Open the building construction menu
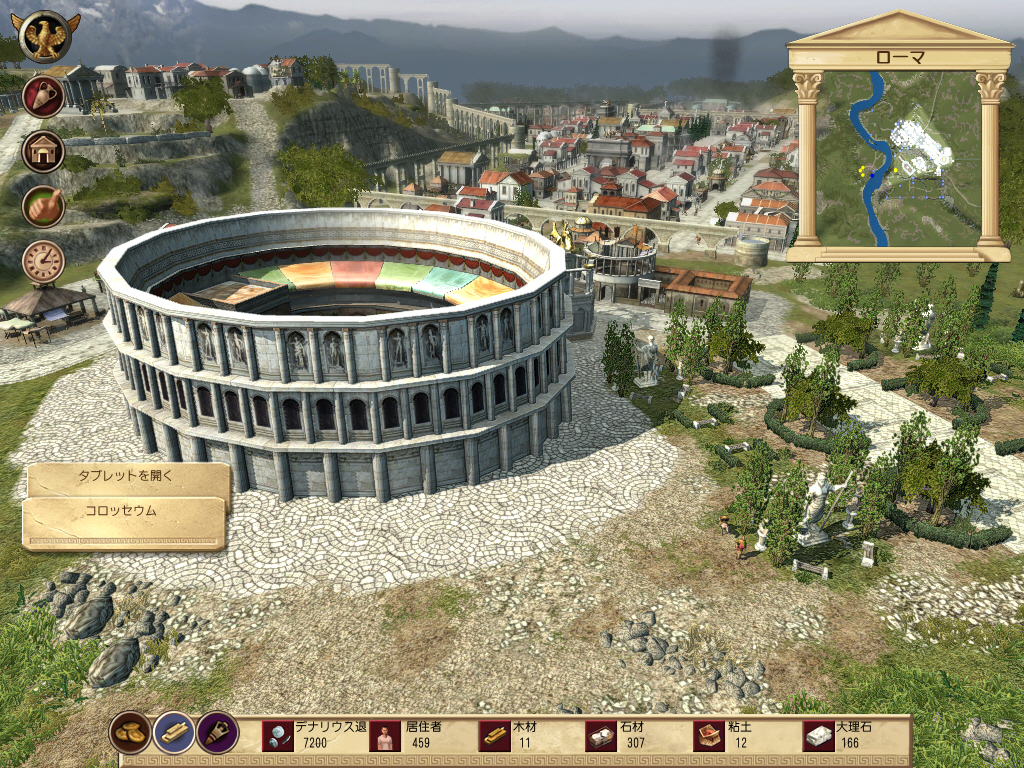Viewport: 1024px width, 768px height. 43,152
